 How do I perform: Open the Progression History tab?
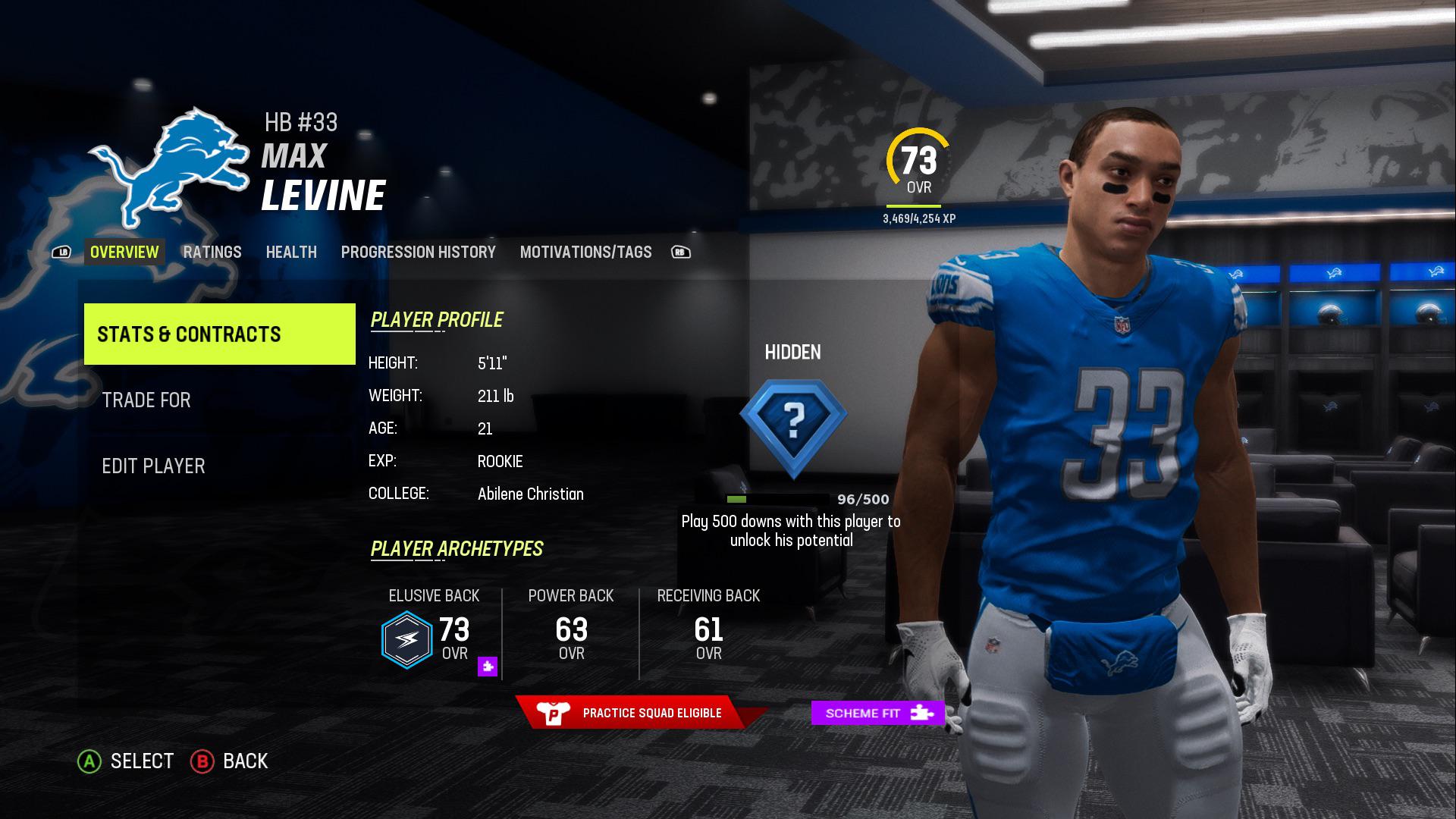point(419,252)
